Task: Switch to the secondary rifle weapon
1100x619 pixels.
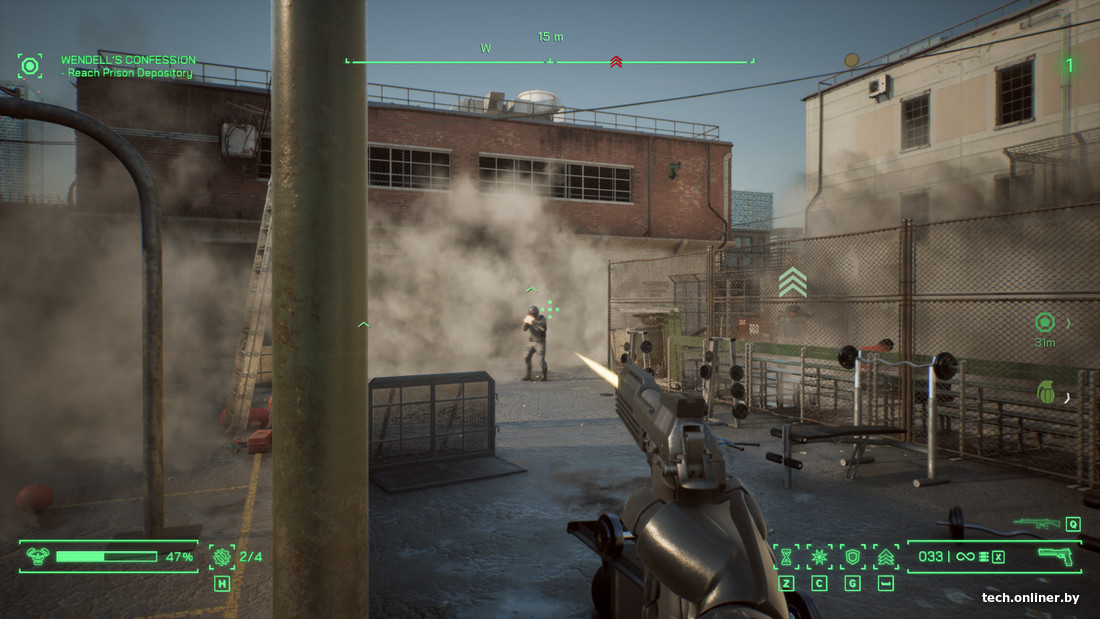Action: tap(1036, 522)
